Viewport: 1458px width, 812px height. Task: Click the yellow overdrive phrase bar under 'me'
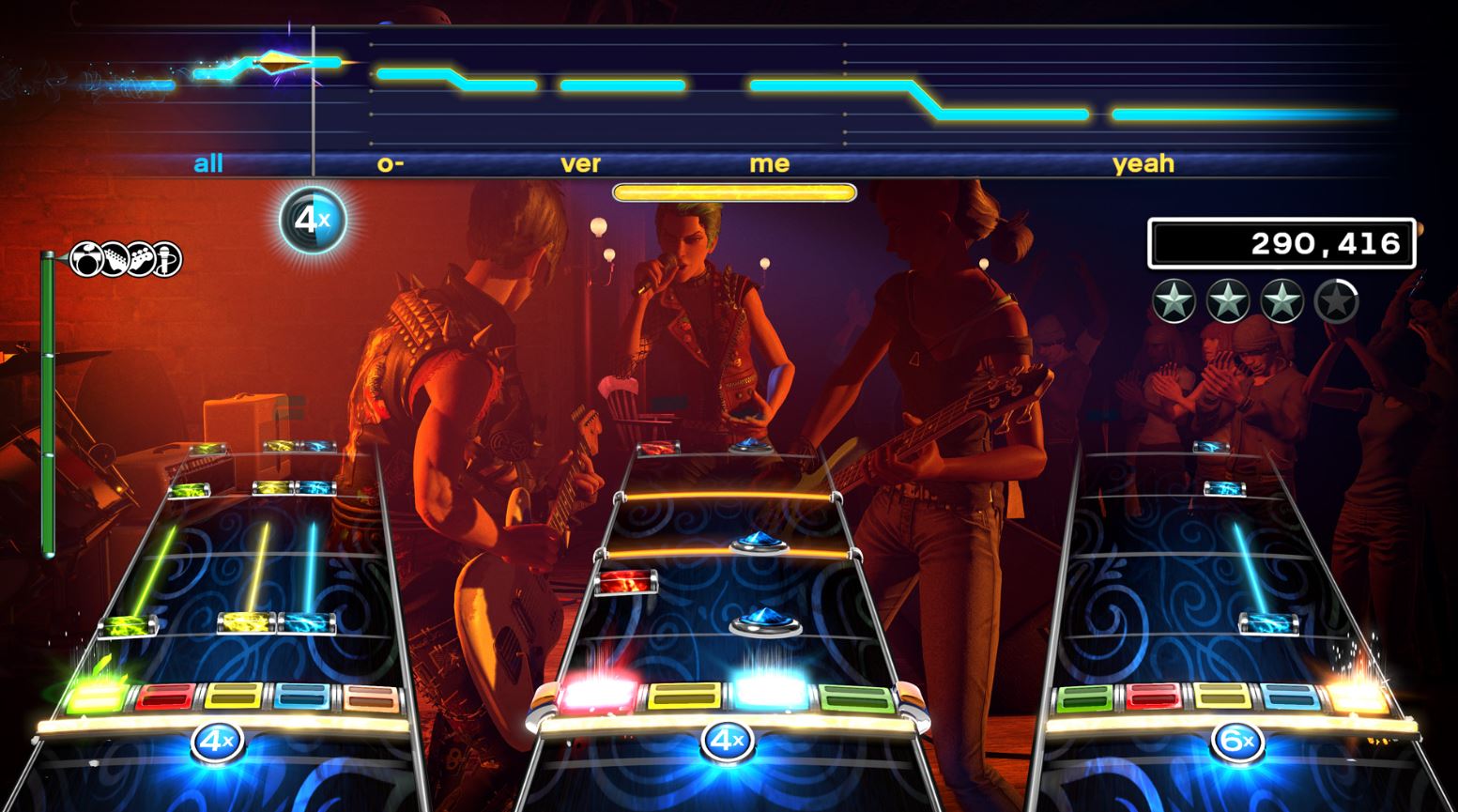(733, 191)
